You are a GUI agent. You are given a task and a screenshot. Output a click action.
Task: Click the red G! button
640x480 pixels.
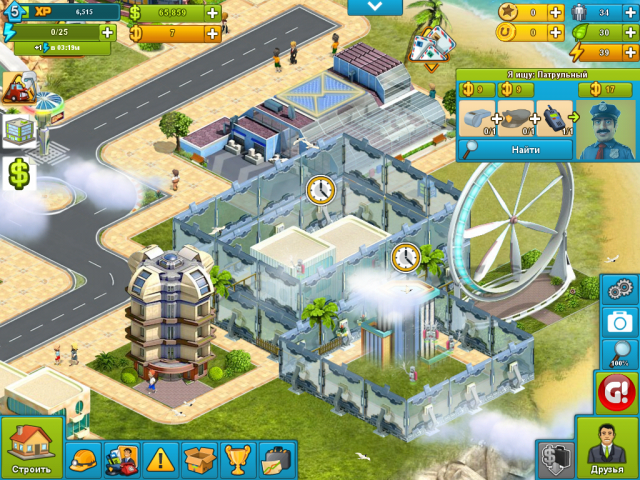pyautogui.click(x=617, y=392)
